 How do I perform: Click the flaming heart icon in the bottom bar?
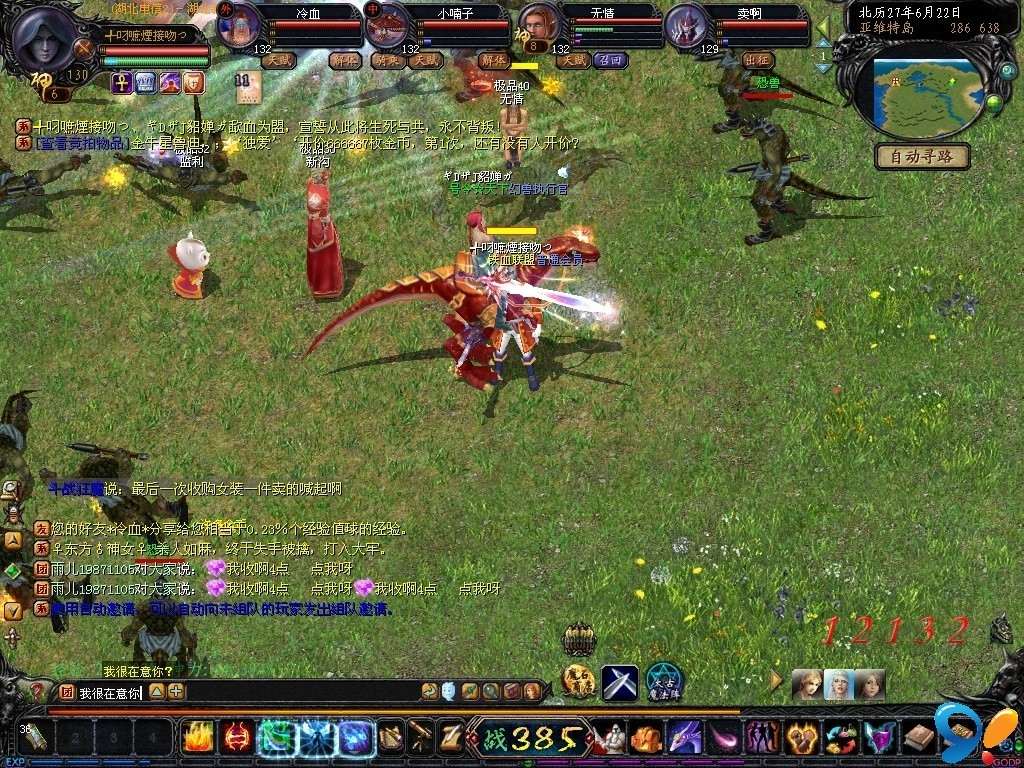tap(802, 739)
